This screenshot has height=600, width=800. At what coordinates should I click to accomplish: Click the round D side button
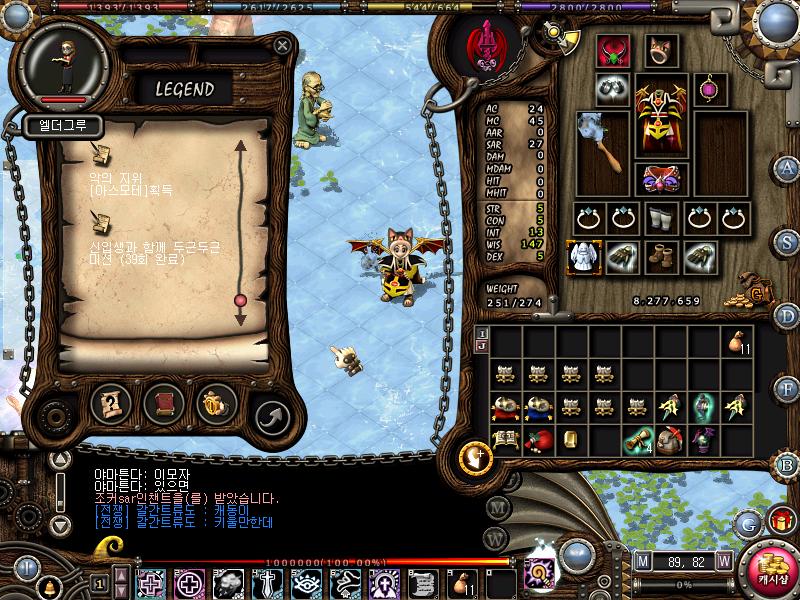point(787,316)
